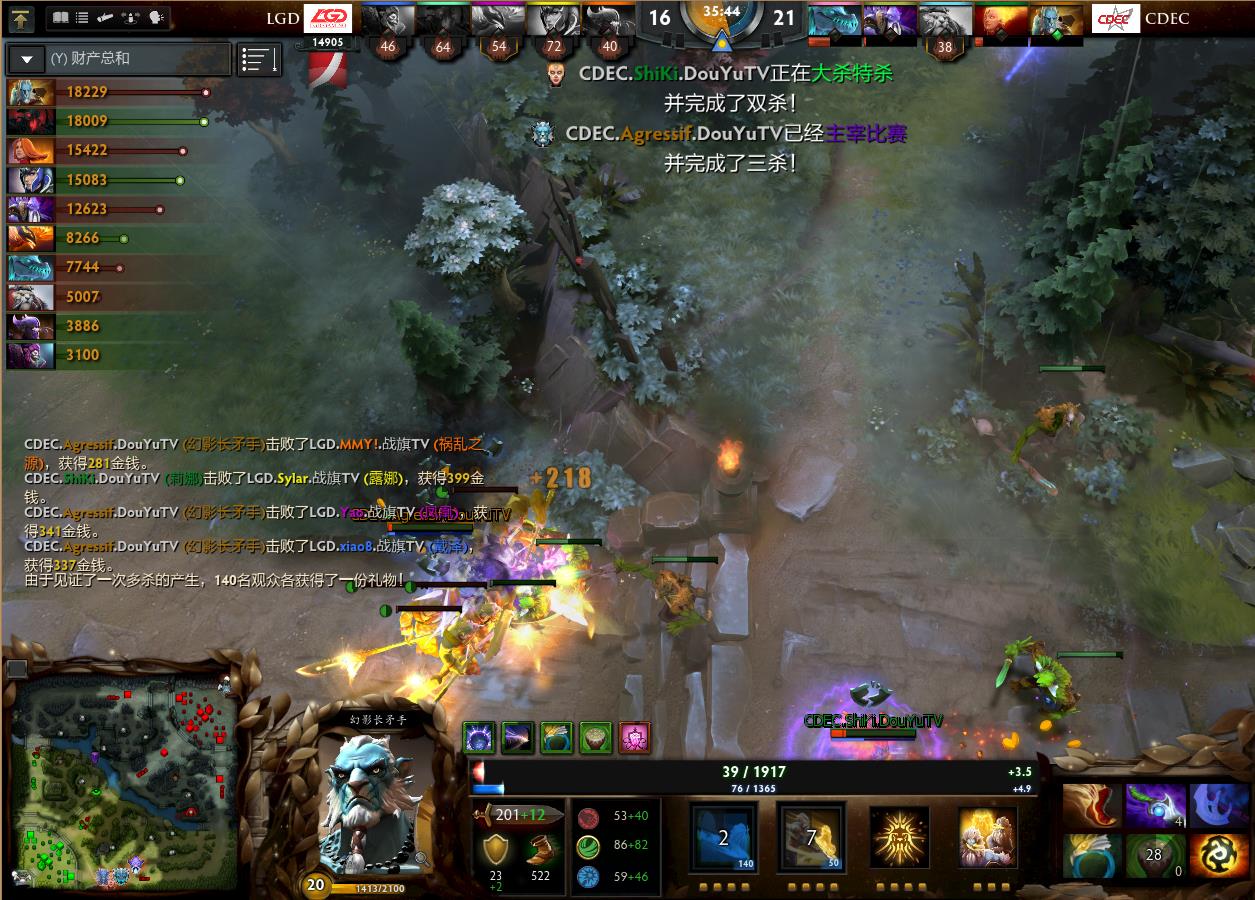Click the minimap
1255x900 pixels.
coord(125,780)
